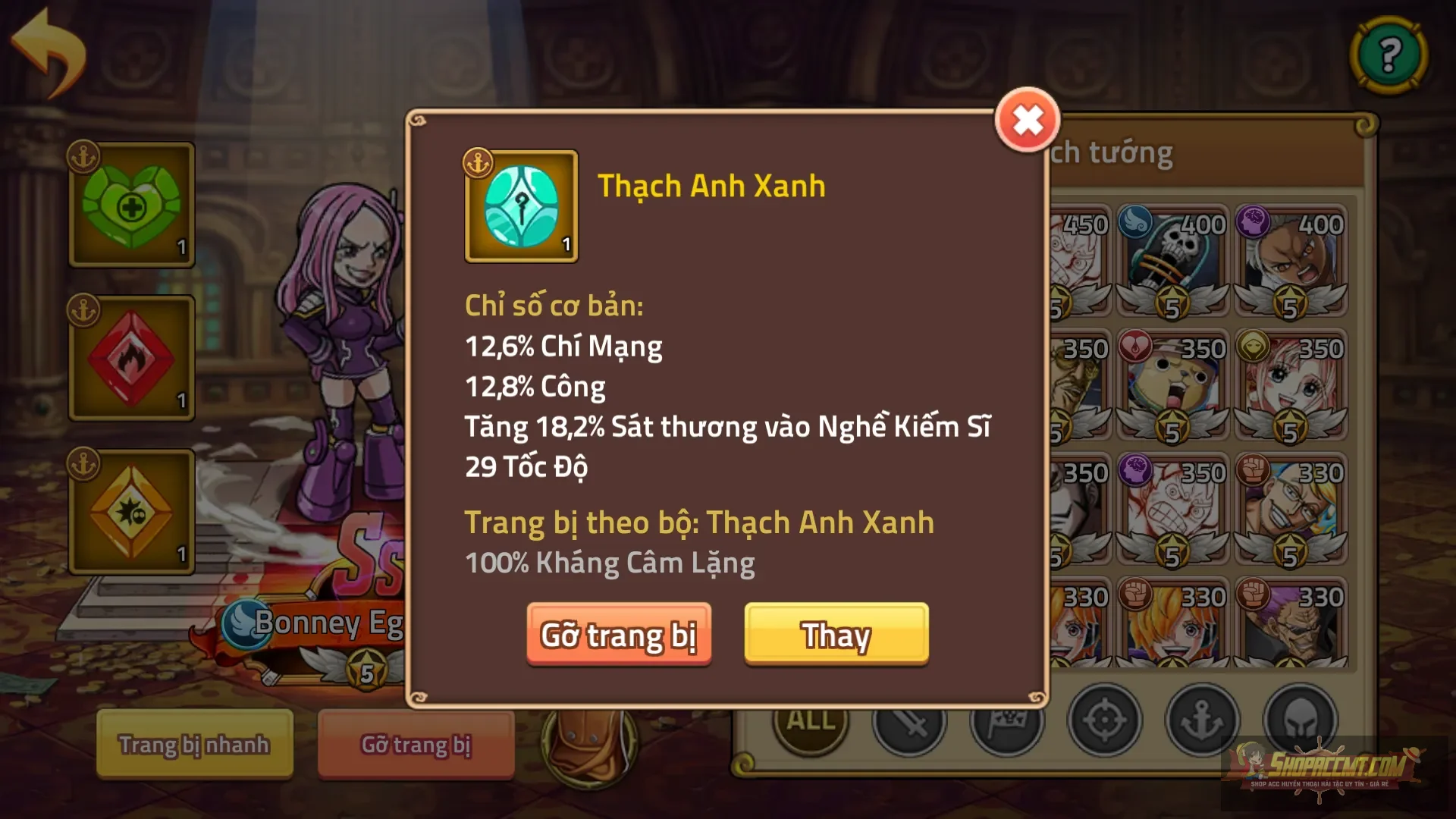
Task: Open the green heart gem equipment slot
Action: [x=130, y=205]
